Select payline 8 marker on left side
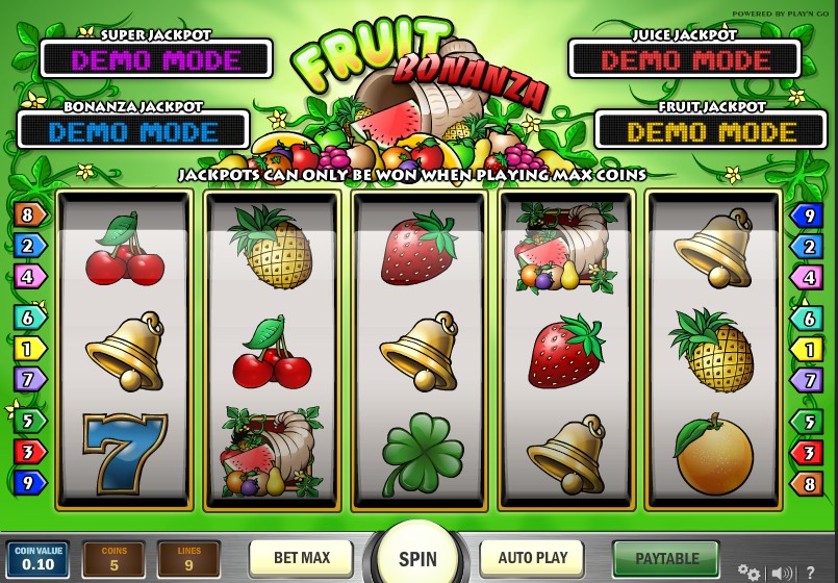 [28, 214]
